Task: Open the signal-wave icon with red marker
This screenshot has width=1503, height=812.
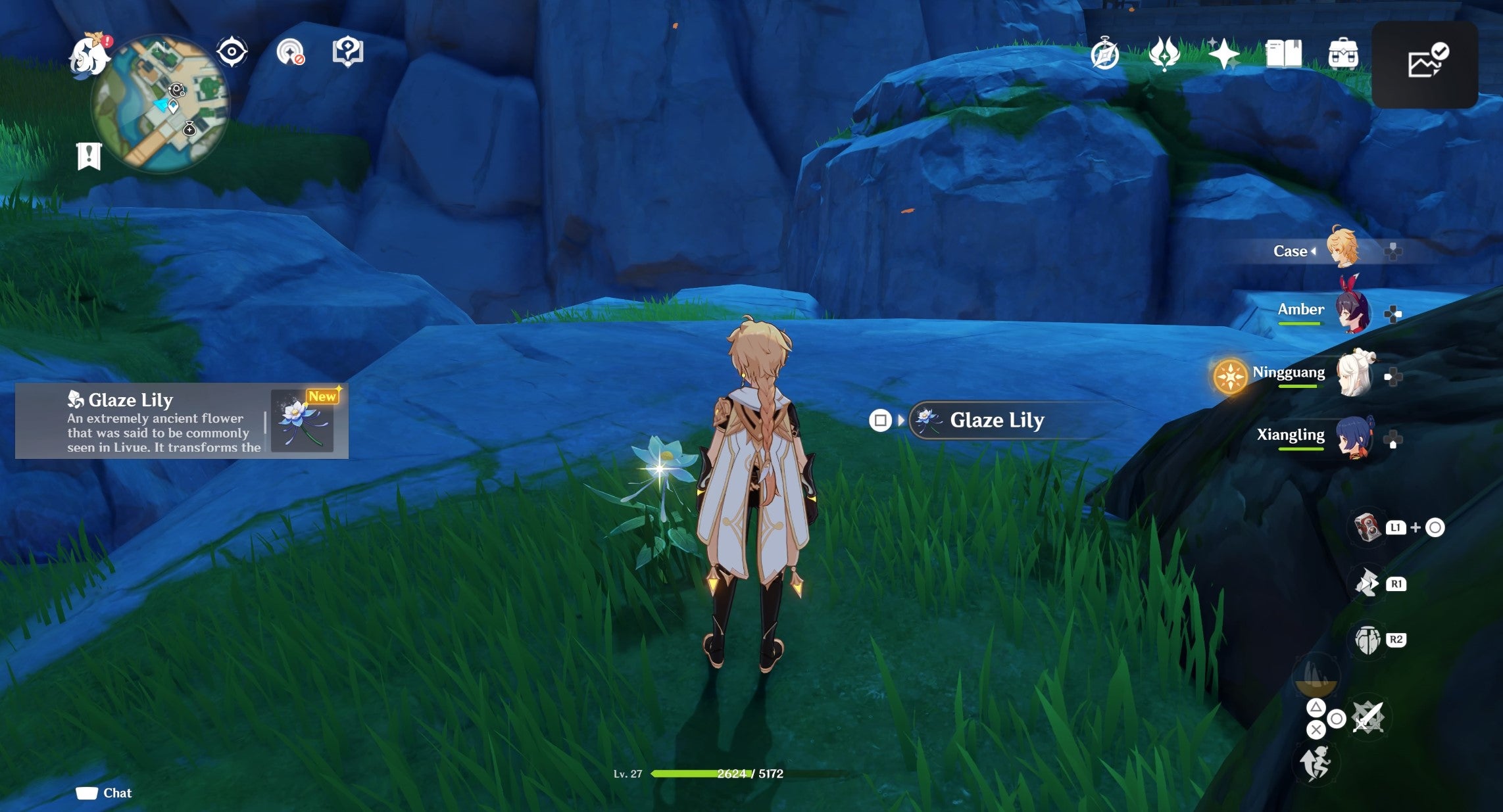Action: point(290,52)
